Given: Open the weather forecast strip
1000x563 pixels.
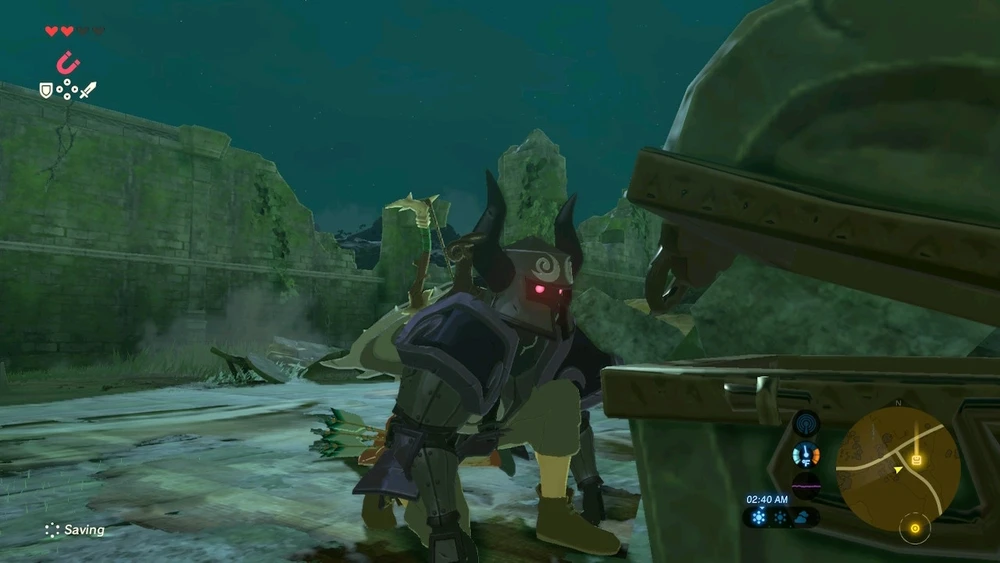Looking at the screenshot, I should pyautogui.click(x=781, y=517).
